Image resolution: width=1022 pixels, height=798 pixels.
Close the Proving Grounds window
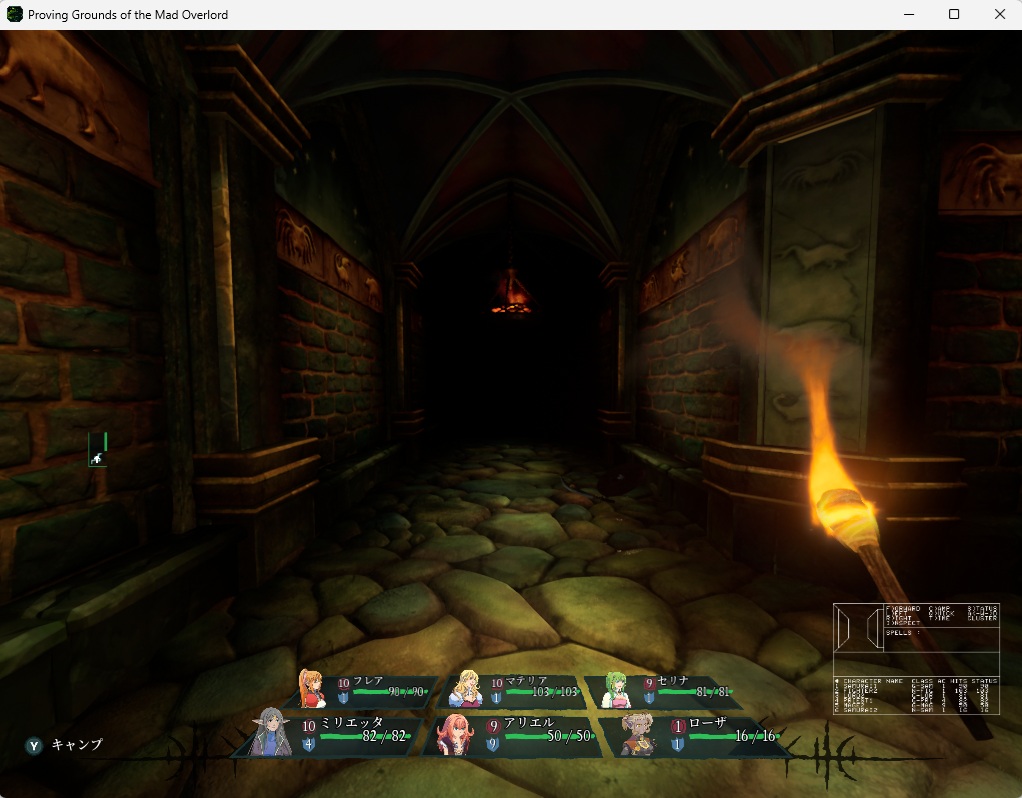click(999, 14)
